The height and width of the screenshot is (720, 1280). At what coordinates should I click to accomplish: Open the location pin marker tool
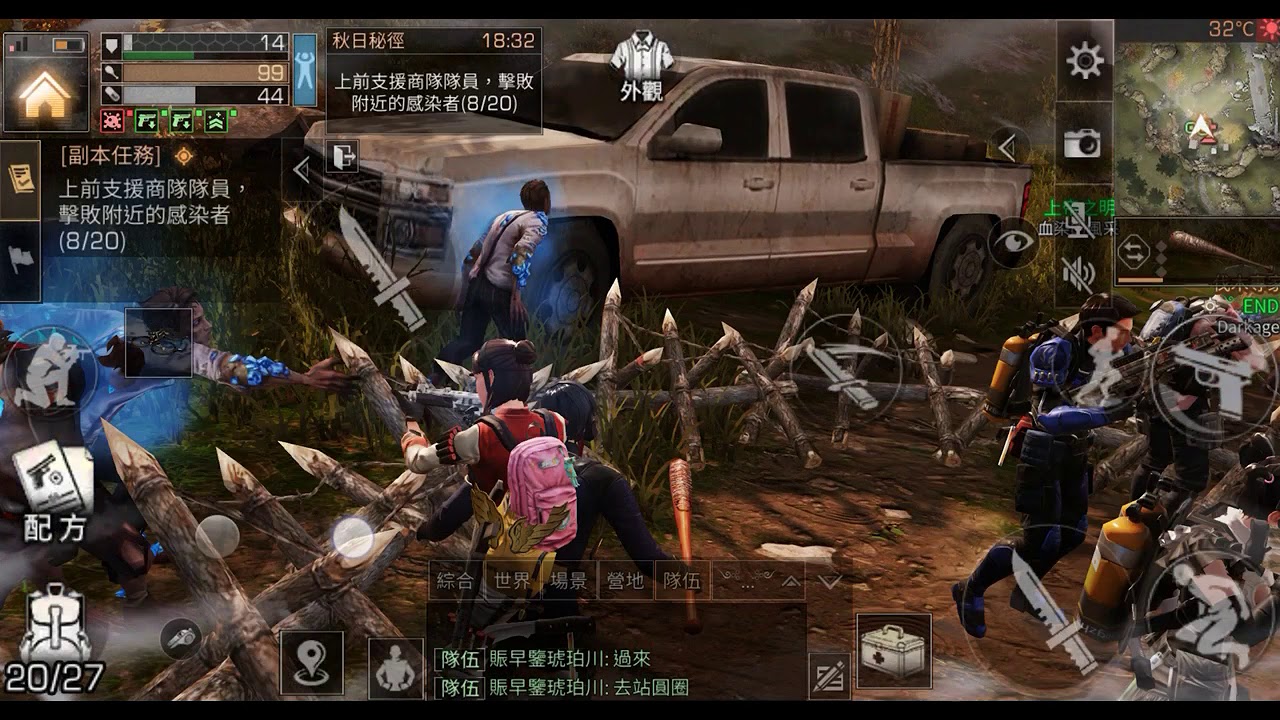pyautogui.click(x=313, y=660)
